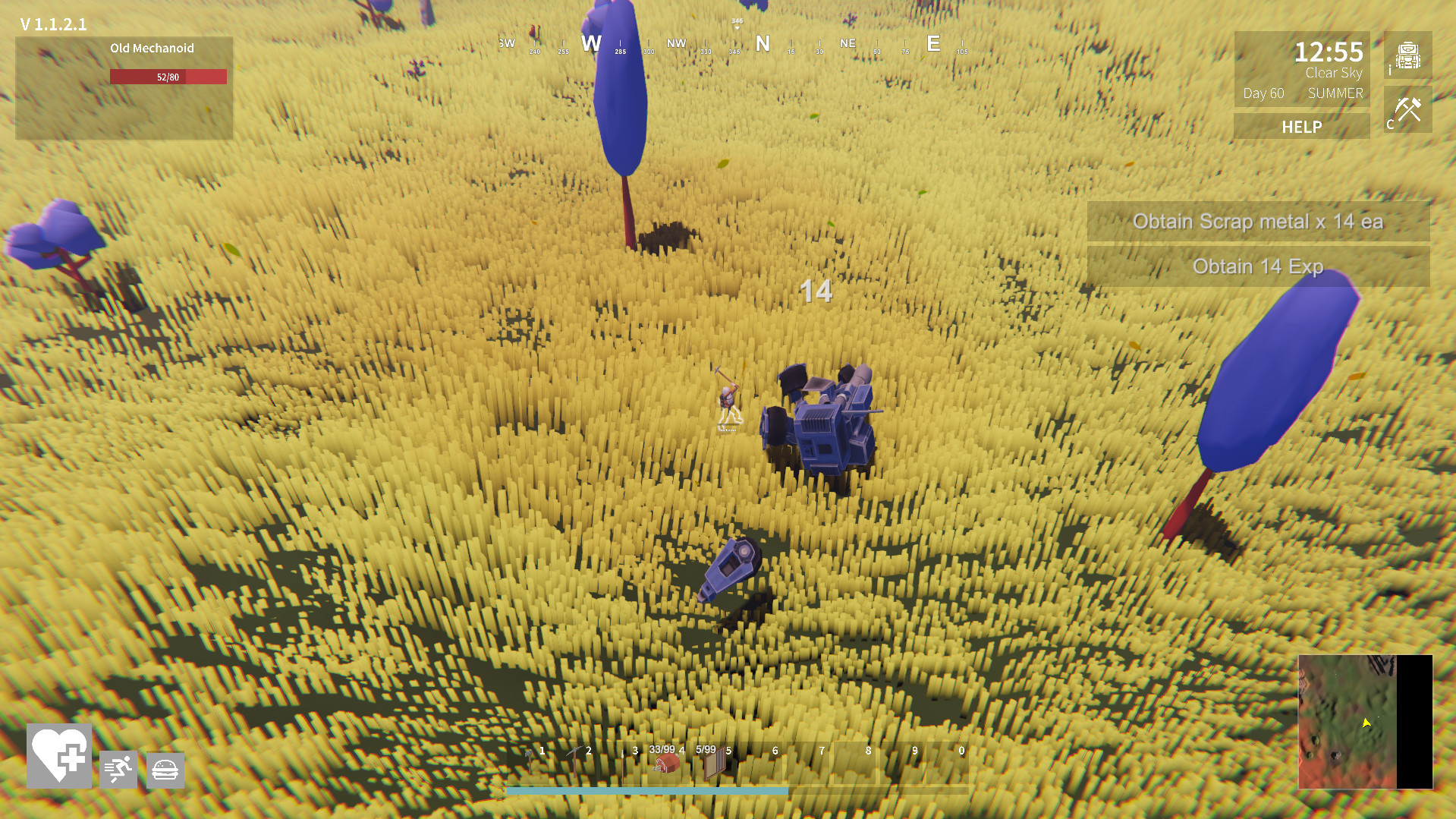The image size is (1456, 819).
Task: Open the crafting hammer-and-pick icon
Action: 1408,109
